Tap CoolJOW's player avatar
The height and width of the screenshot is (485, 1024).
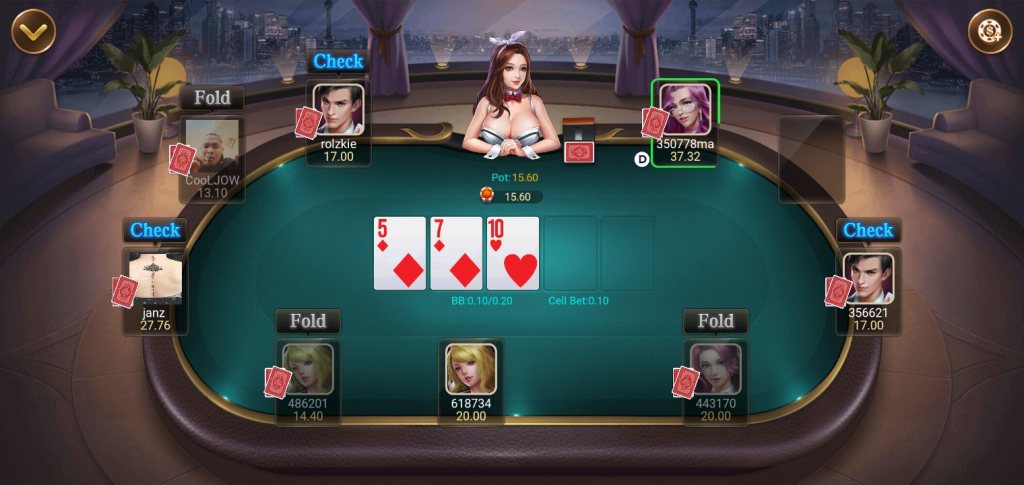[x=212, y=147]
